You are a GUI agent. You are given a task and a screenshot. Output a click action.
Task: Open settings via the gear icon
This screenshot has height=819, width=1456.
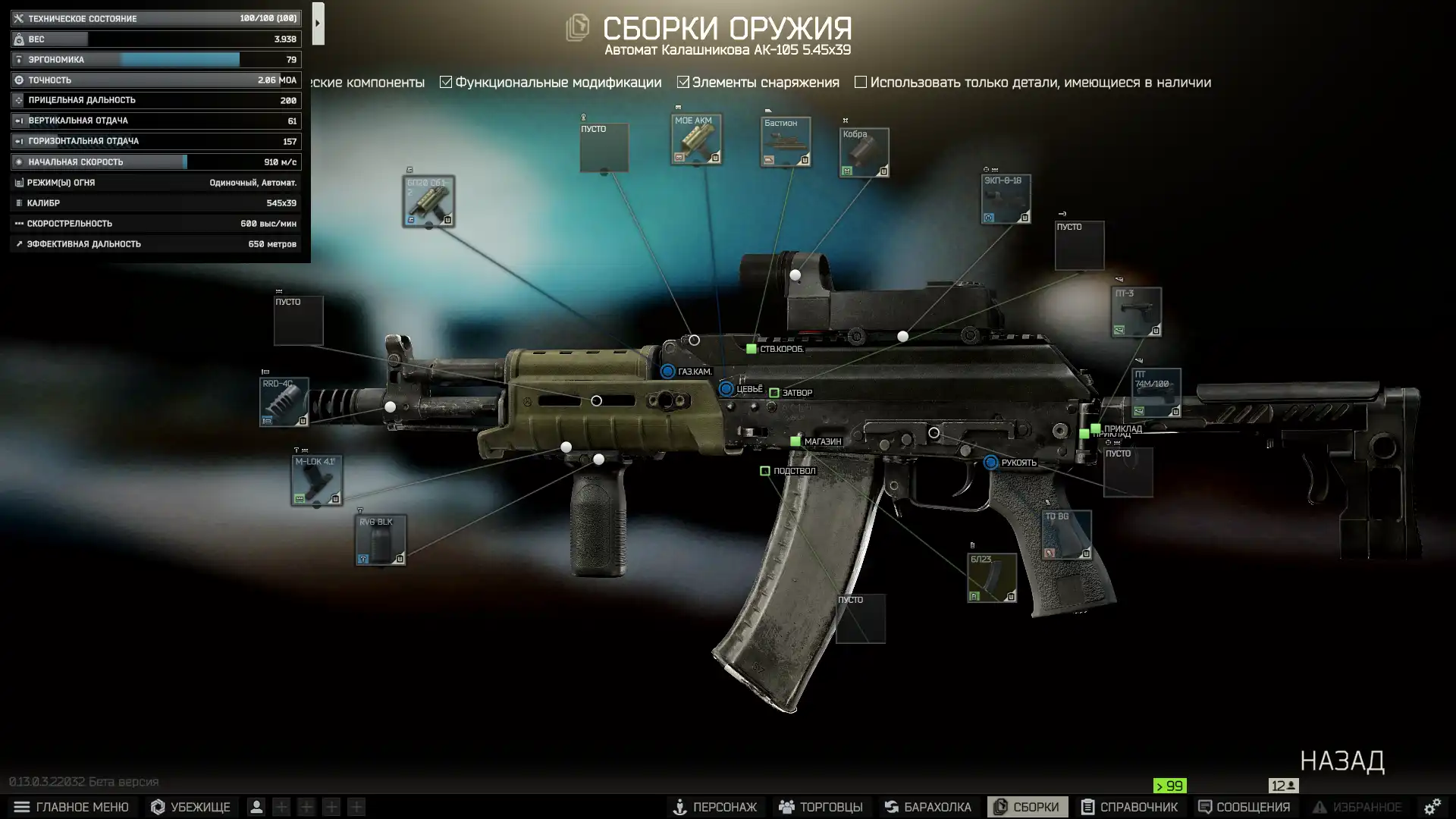click(x=1432, y=807)
